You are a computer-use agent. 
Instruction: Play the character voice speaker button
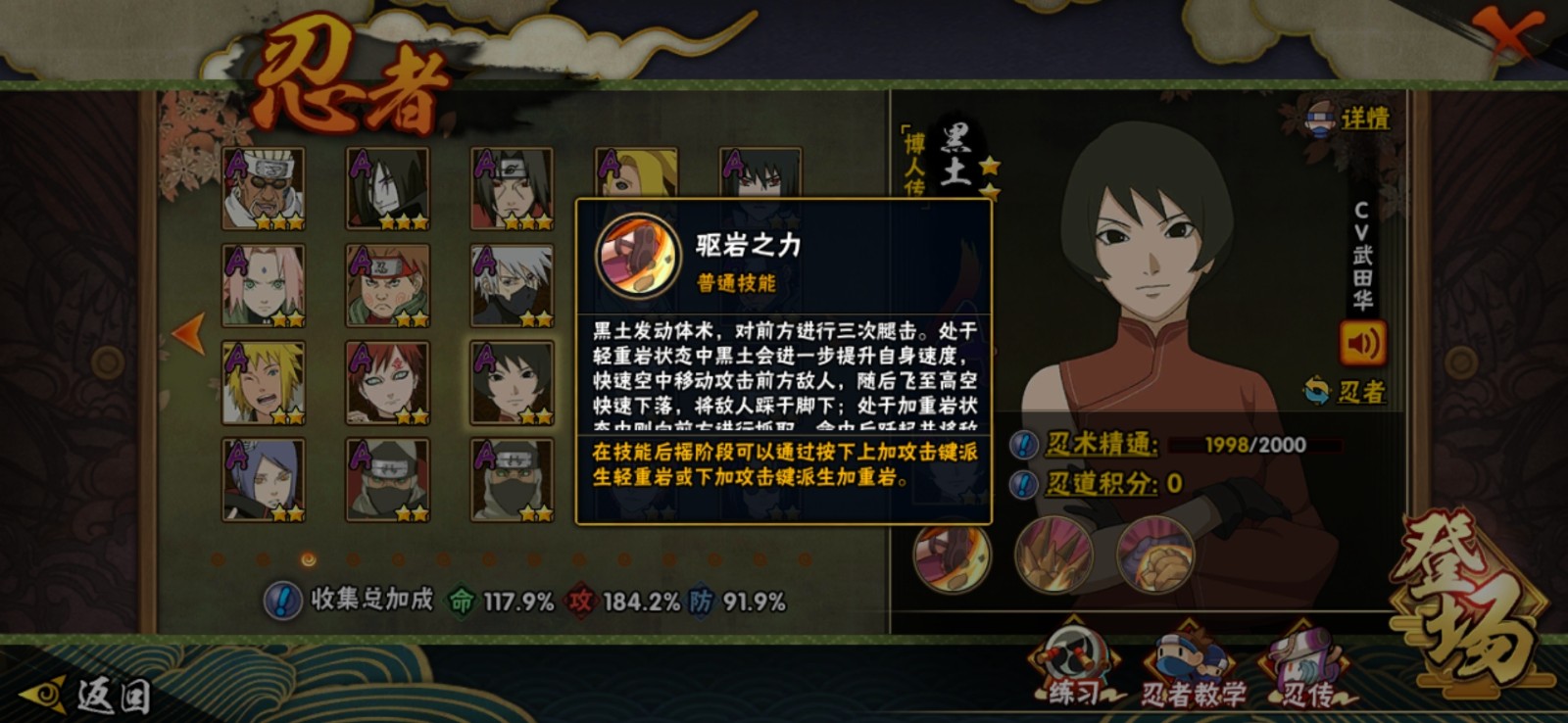1362,343
